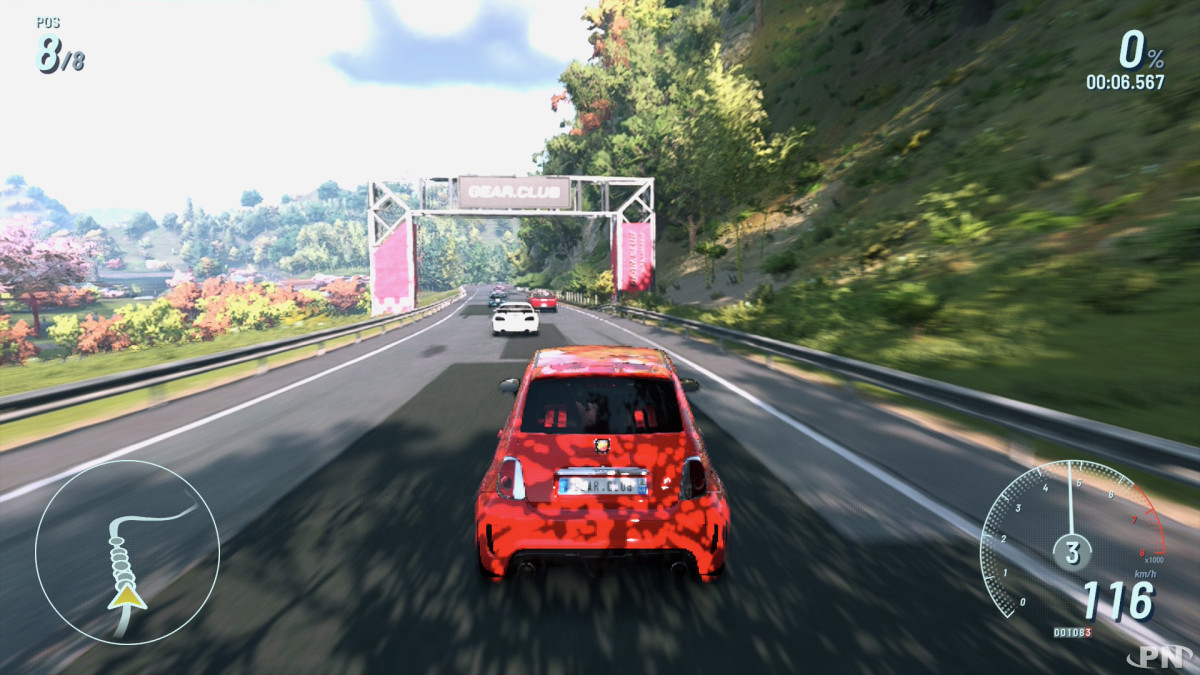Click the circular track minimap
The height and width of the screenshot is (675, 1200).
pyautogui.click(x=127, y=551)
